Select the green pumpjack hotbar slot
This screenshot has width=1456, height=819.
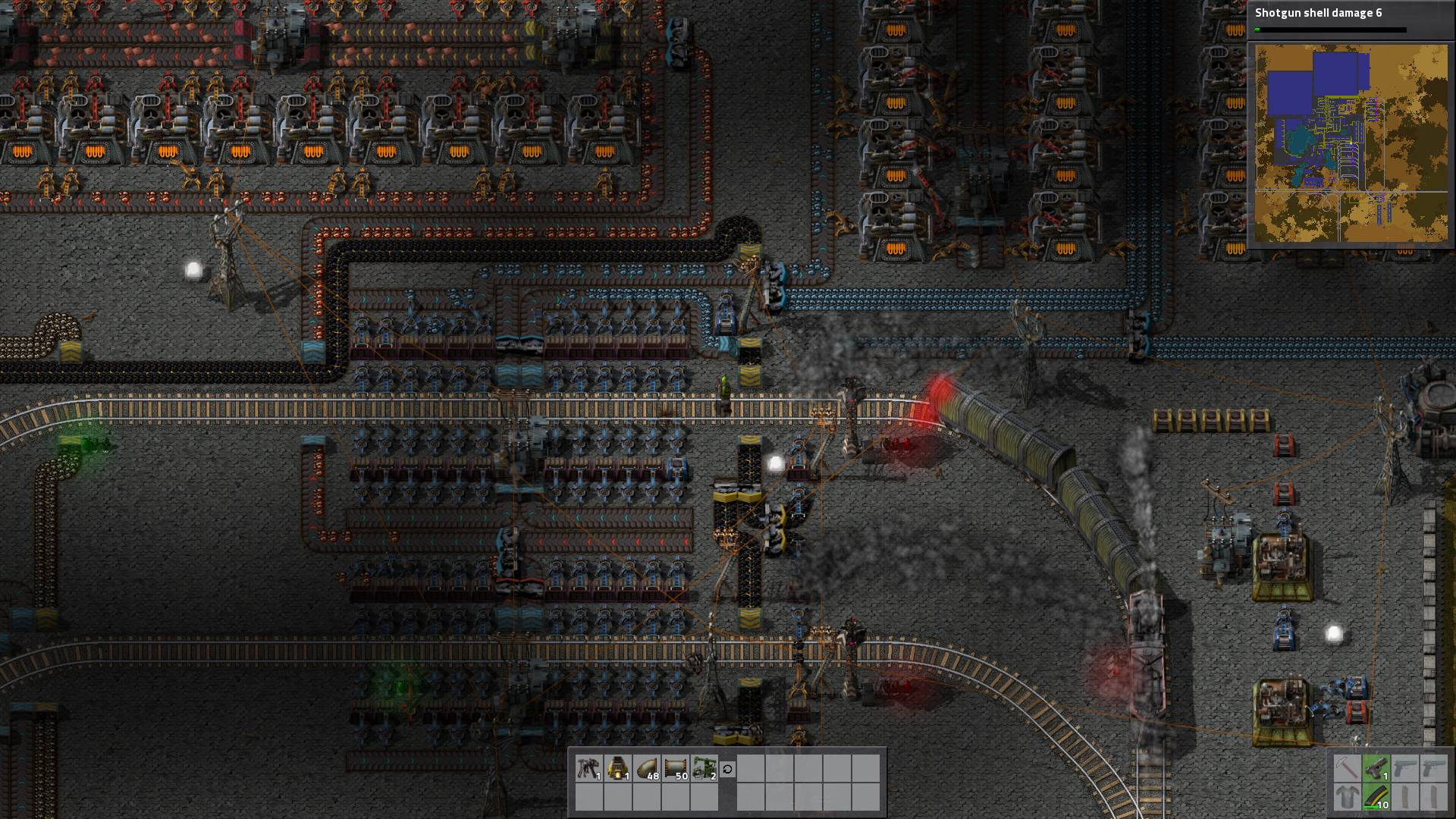tap(704, 768)
